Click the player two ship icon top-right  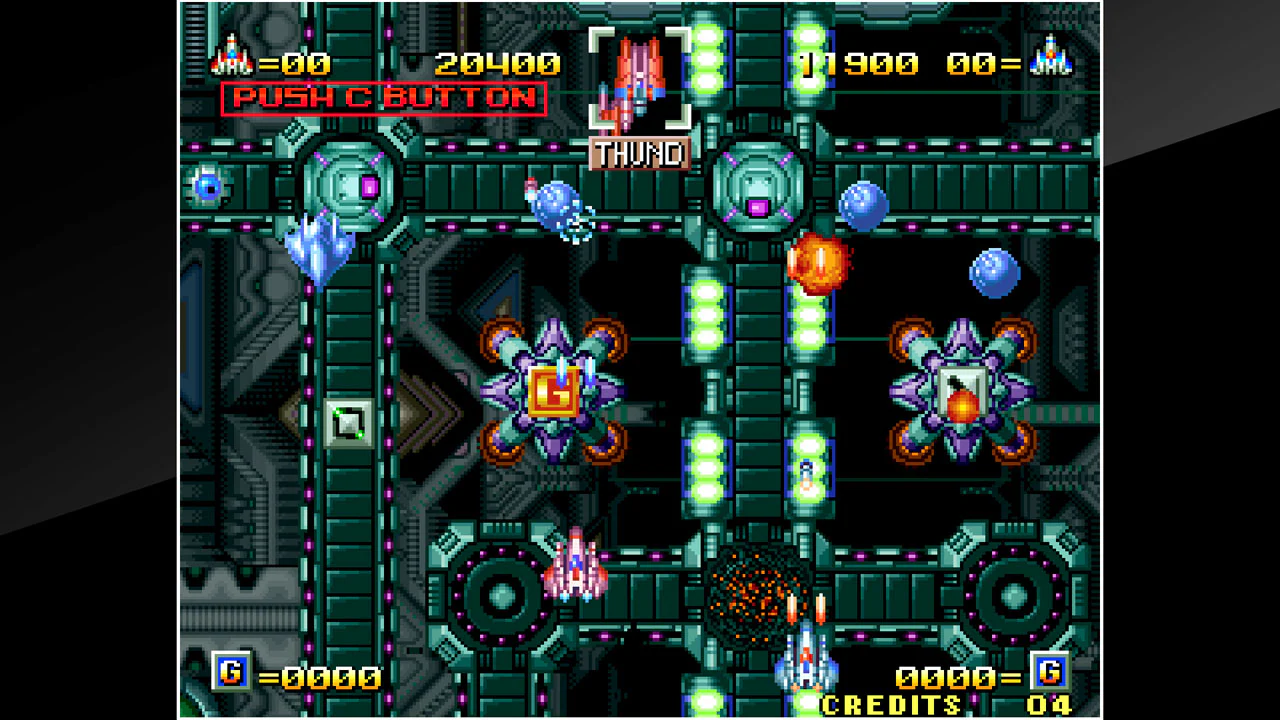pos(1052,58)
